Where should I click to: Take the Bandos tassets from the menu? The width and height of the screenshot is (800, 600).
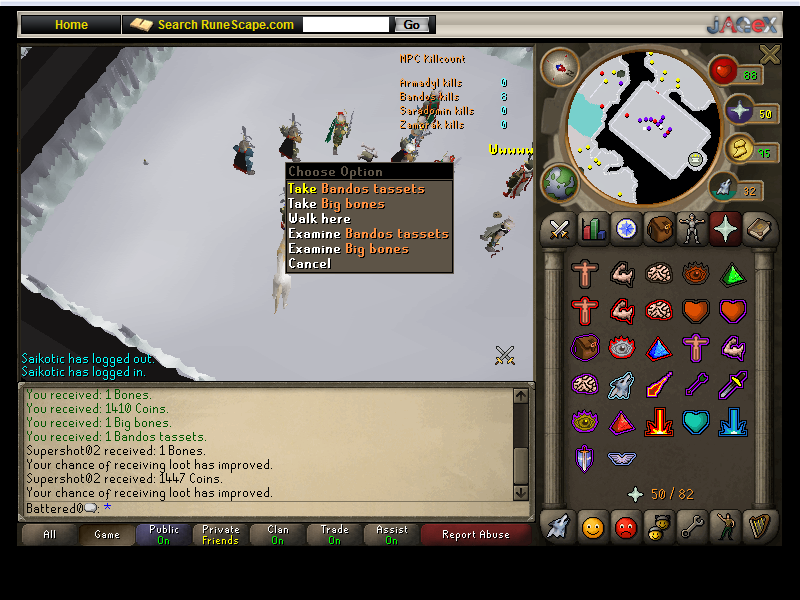point(356,189)
